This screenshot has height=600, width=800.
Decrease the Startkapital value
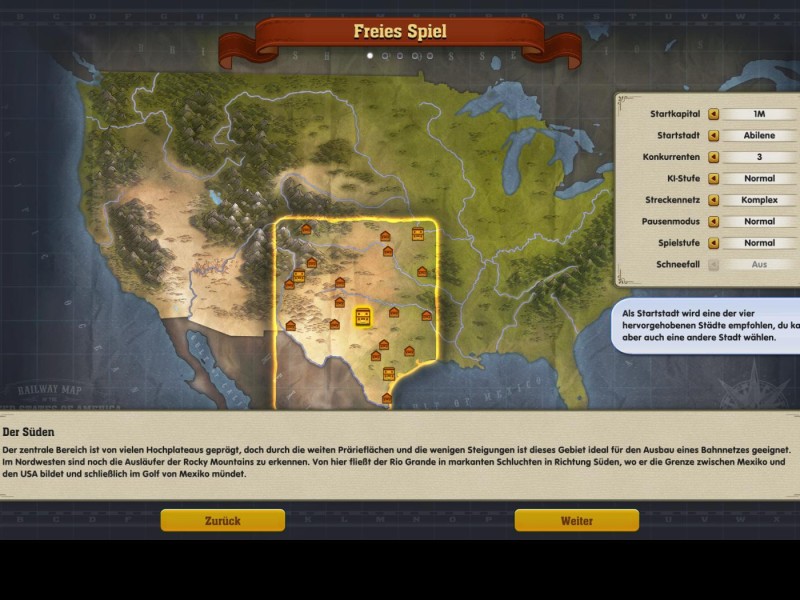(x=714, y=114)
